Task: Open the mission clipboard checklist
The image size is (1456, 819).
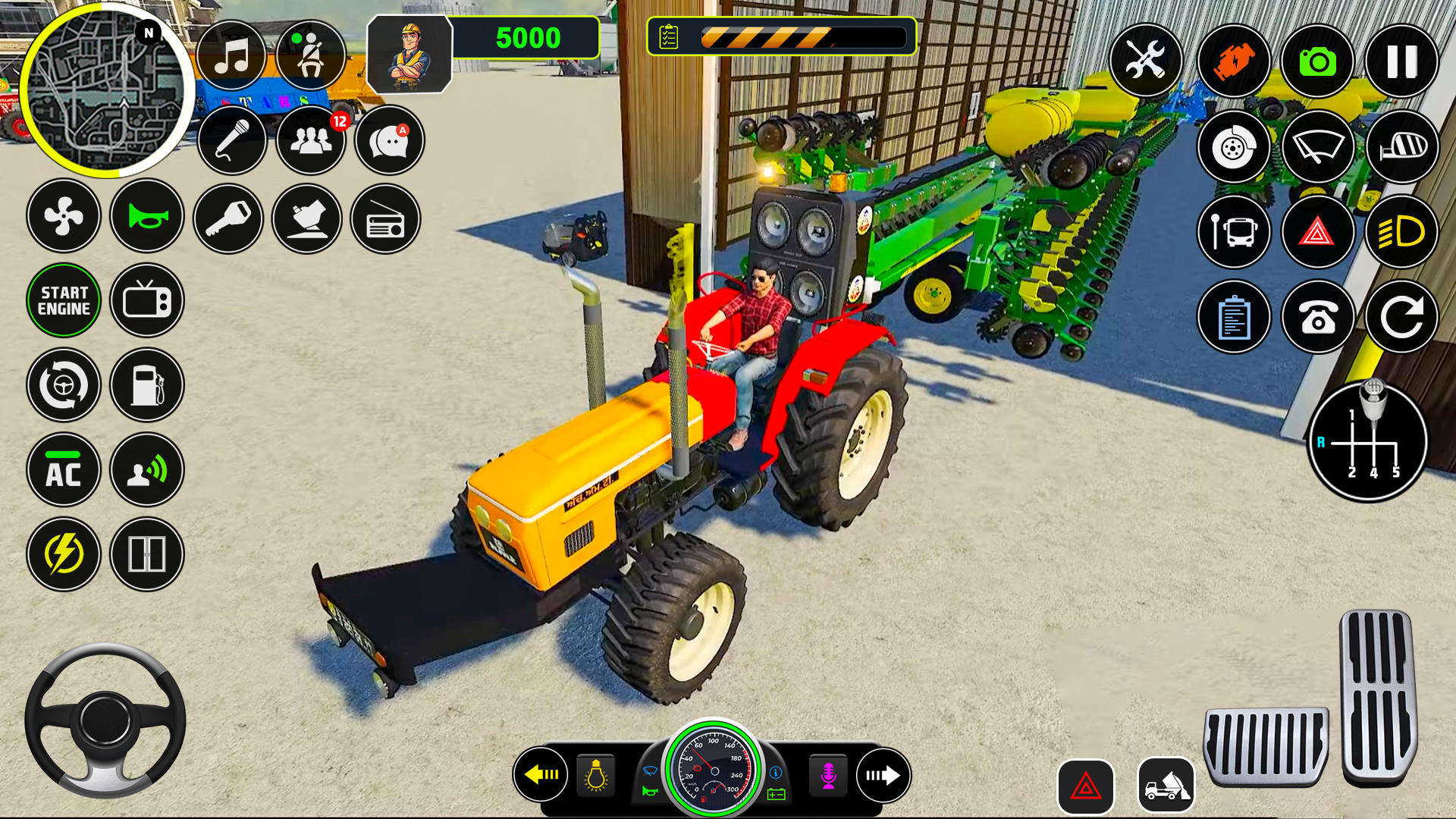Action: [1235, 318]
